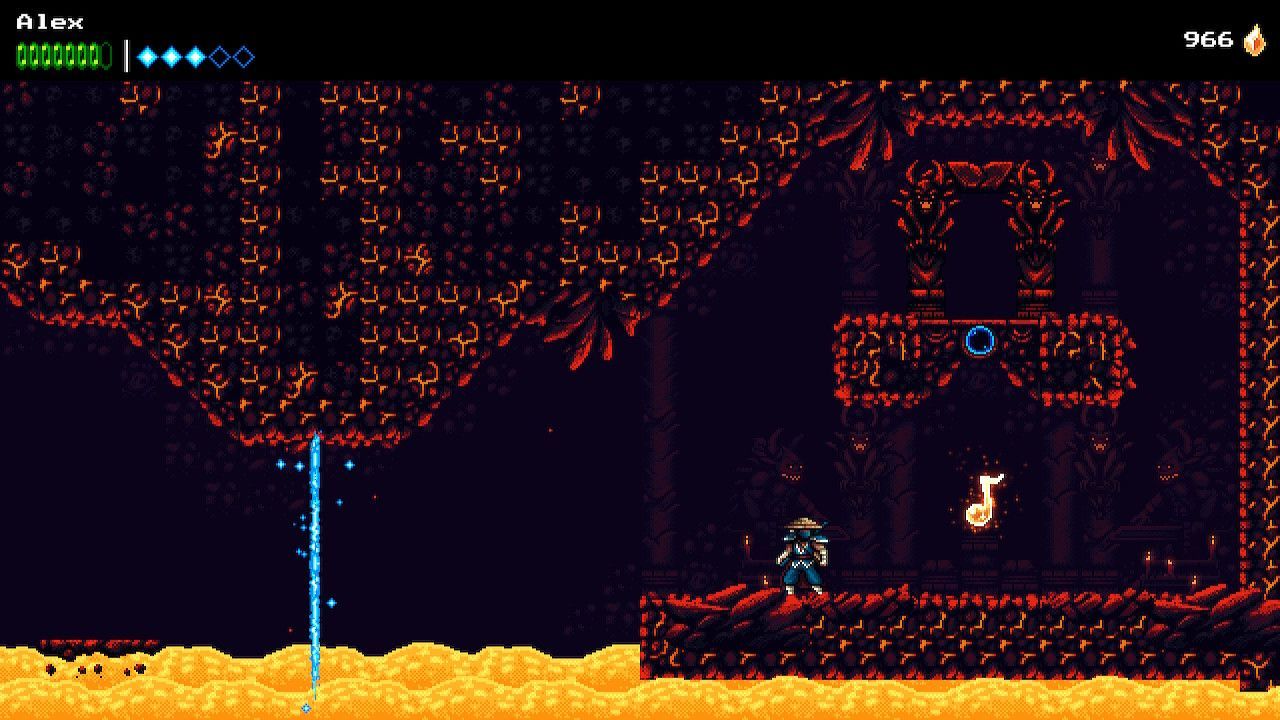
Task: Click the 966 shard counter
Action: click(x=1210, y=40)
